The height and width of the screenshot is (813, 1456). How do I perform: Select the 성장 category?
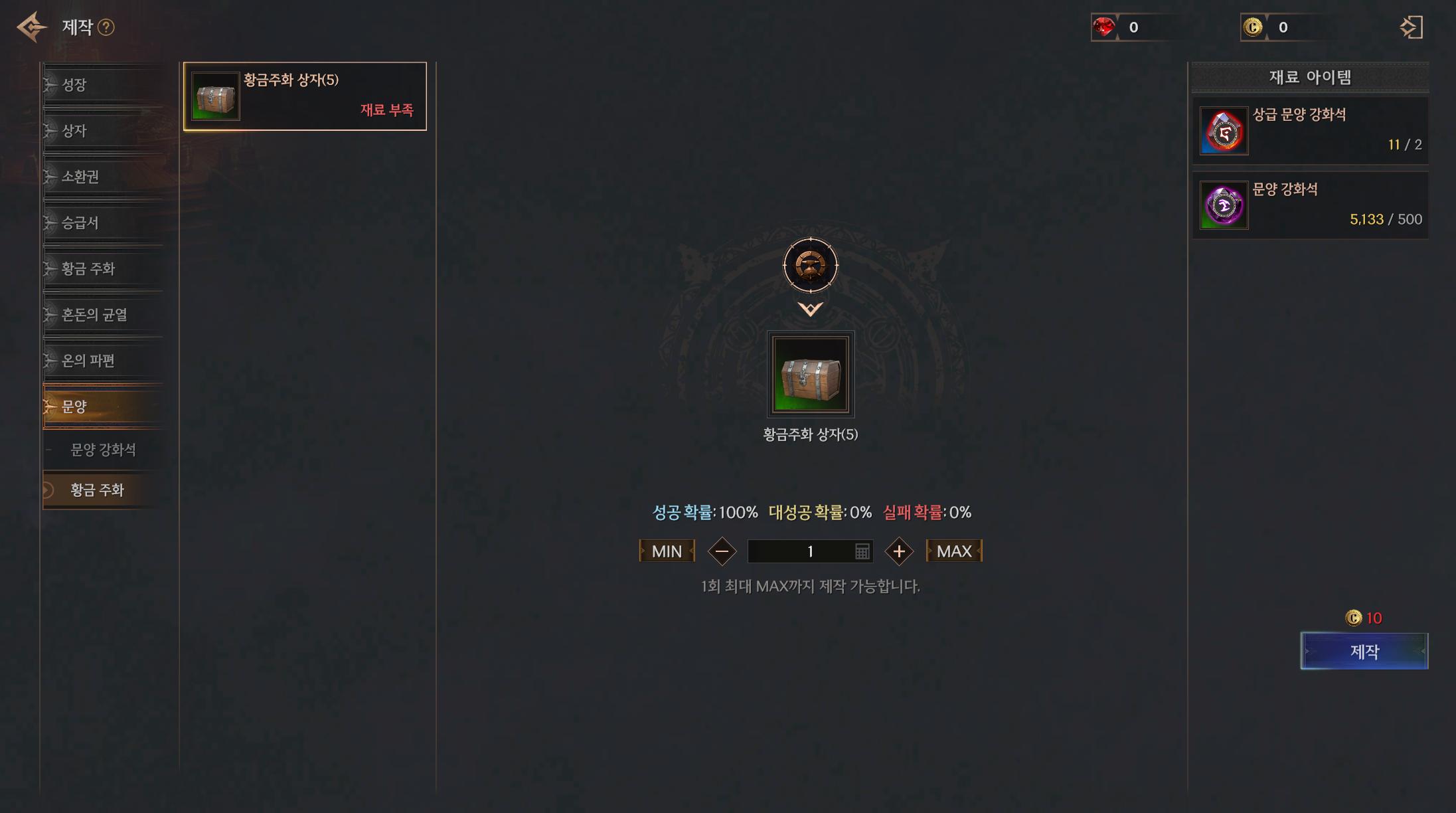coord(103,84)
